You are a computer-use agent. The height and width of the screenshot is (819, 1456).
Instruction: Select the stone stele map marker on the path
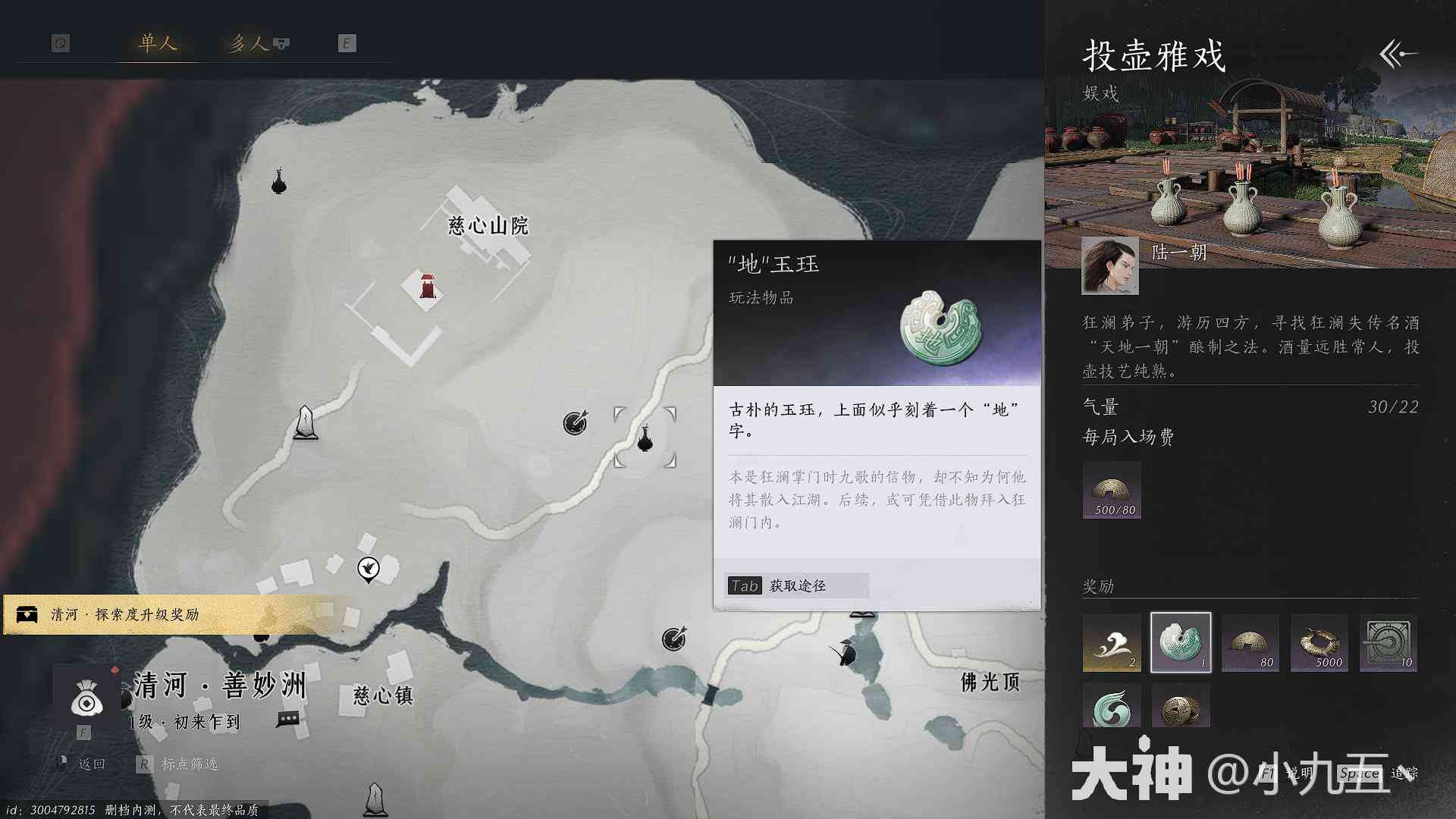coord(305,422)
